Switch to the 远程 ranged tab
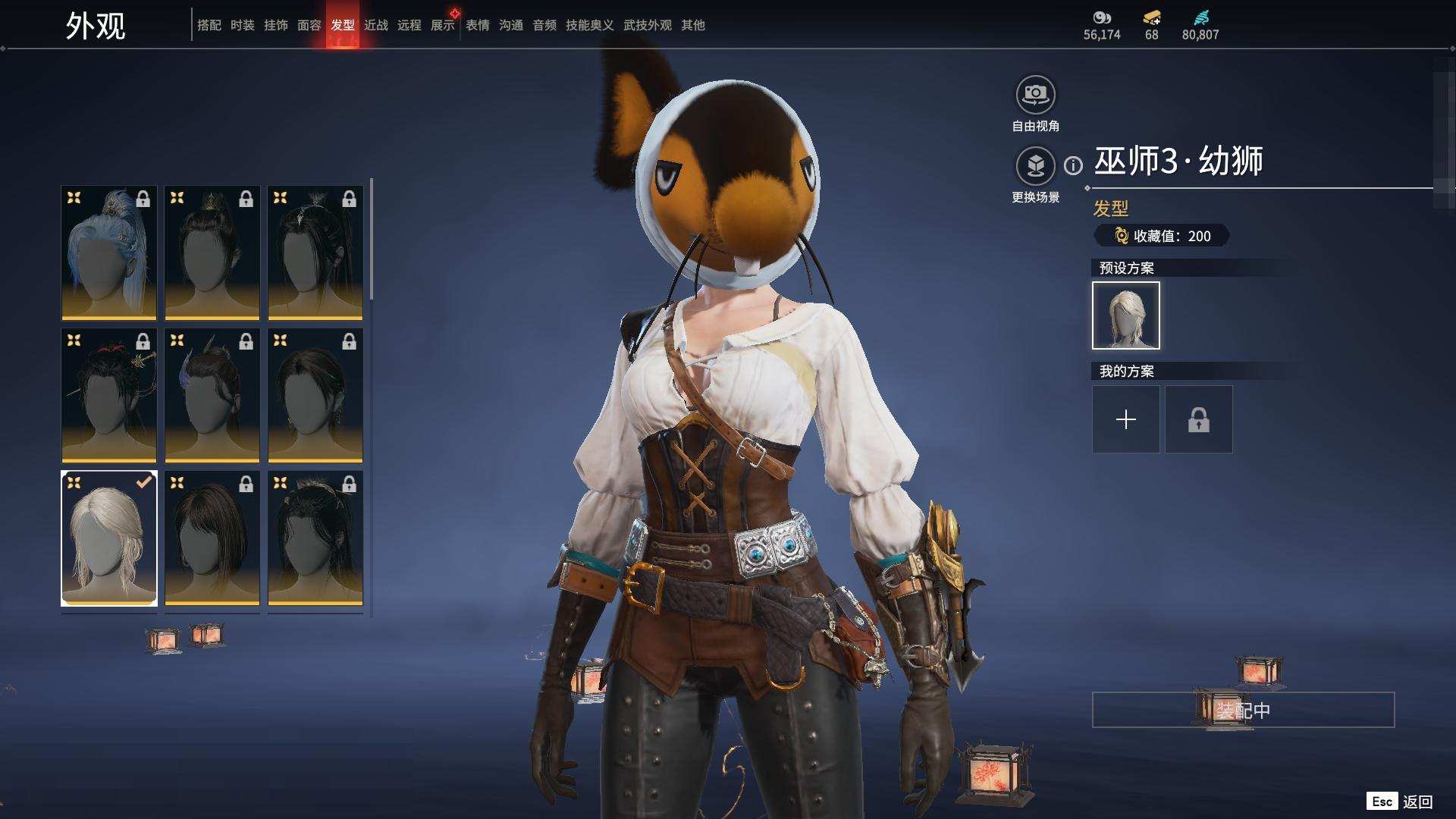 point(409,25)
